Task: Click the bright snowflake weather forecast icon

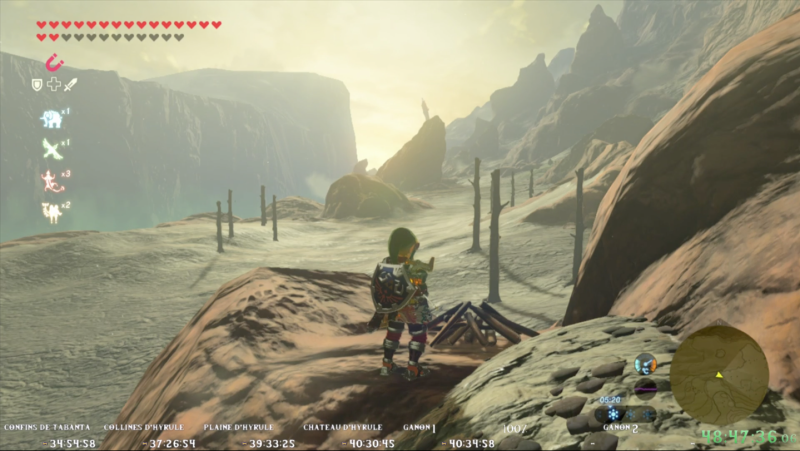Action: (x=614, y=413)
